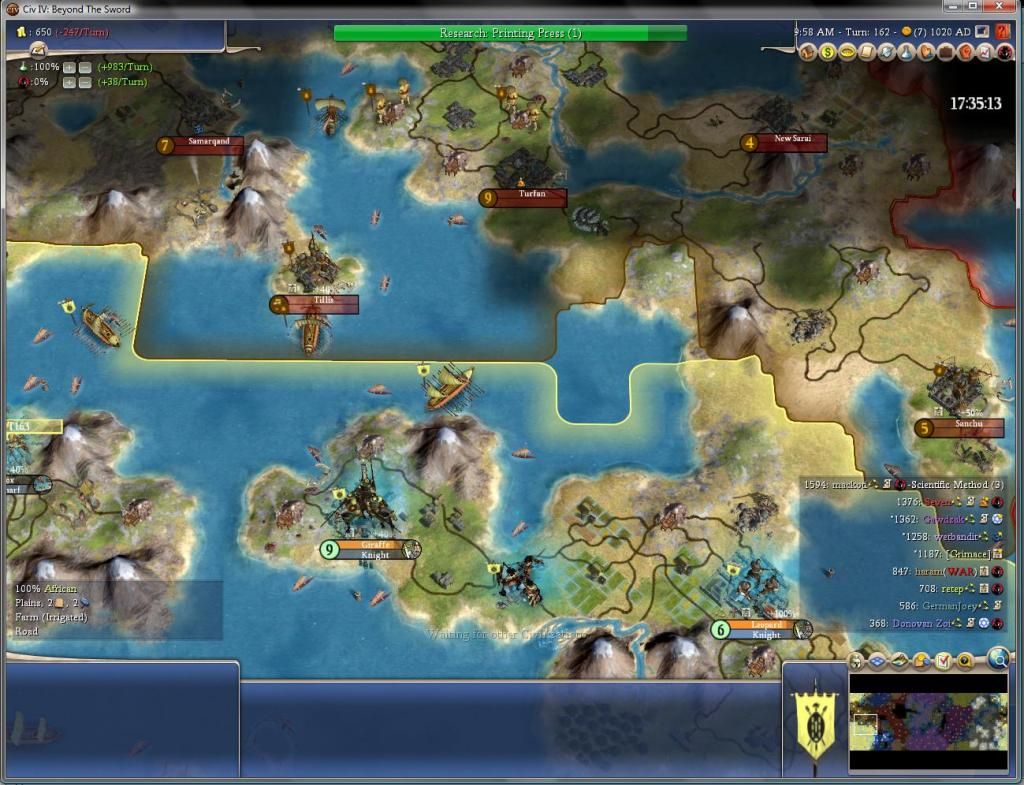Click the Printing Press research bar
Image resolution: width=1024 pixels, height=785 pixels.
coord(510,33)
